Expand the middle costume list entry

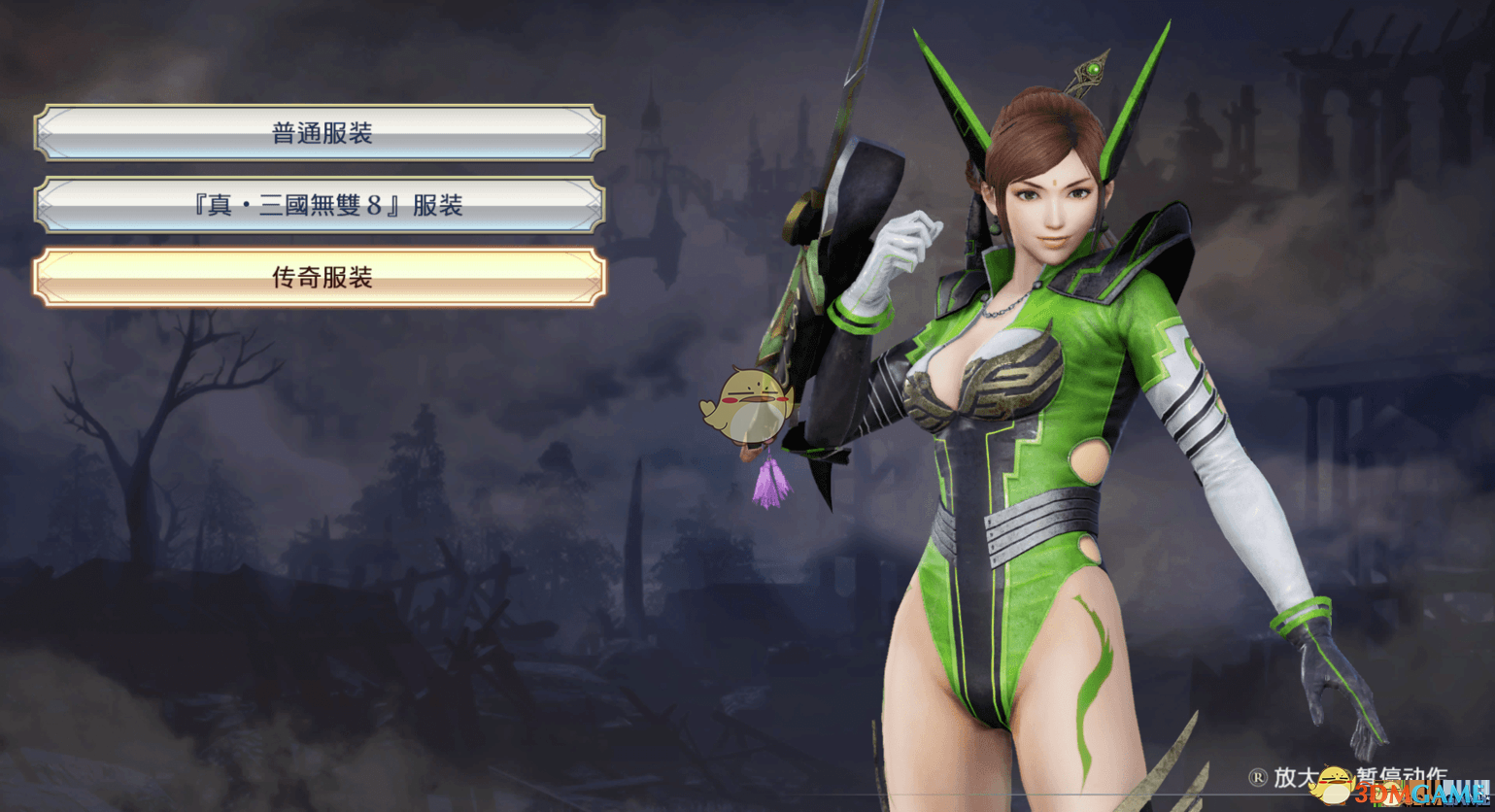pyautogui.click(x=321, y=205)
